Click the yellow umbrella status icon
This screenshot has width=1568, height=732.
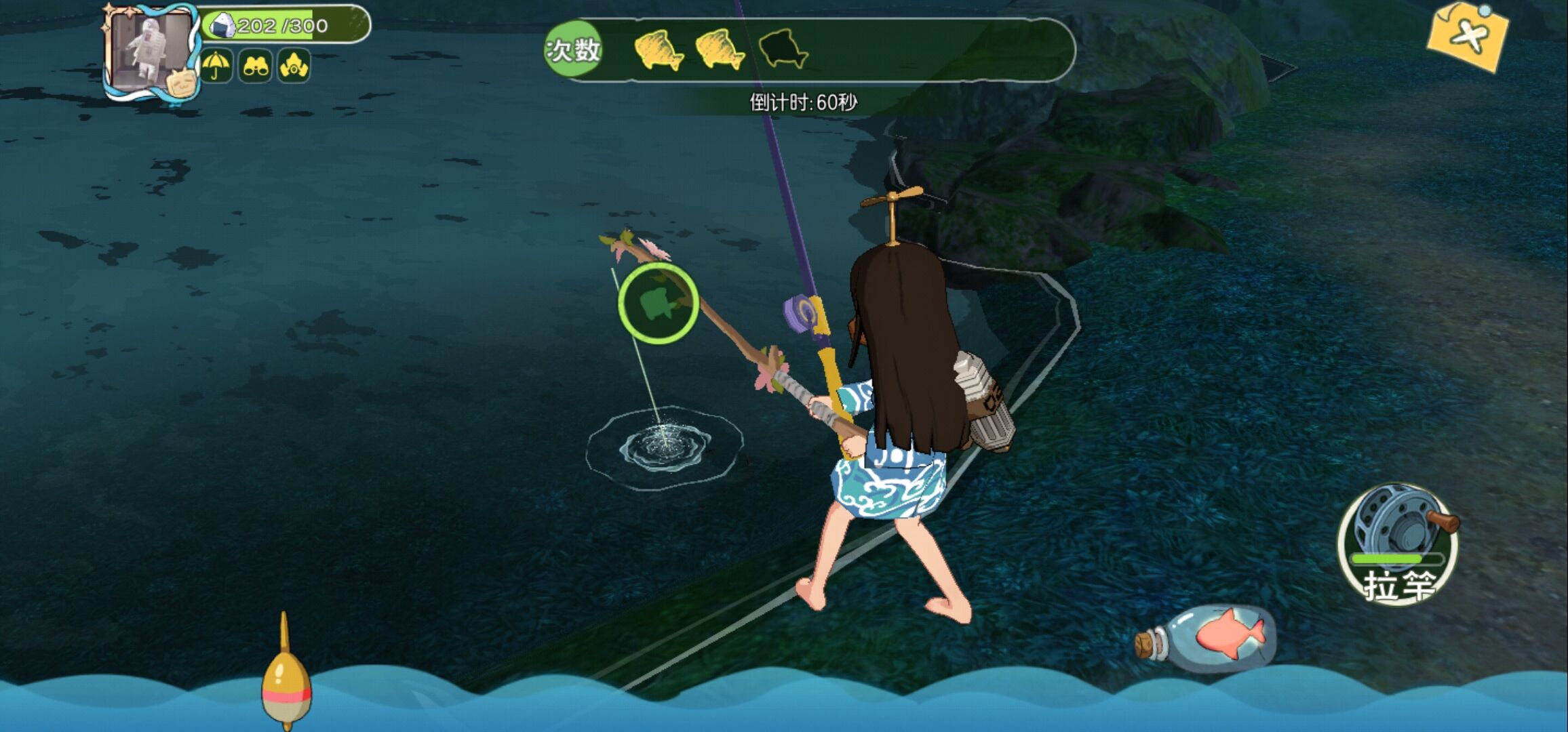216,66
